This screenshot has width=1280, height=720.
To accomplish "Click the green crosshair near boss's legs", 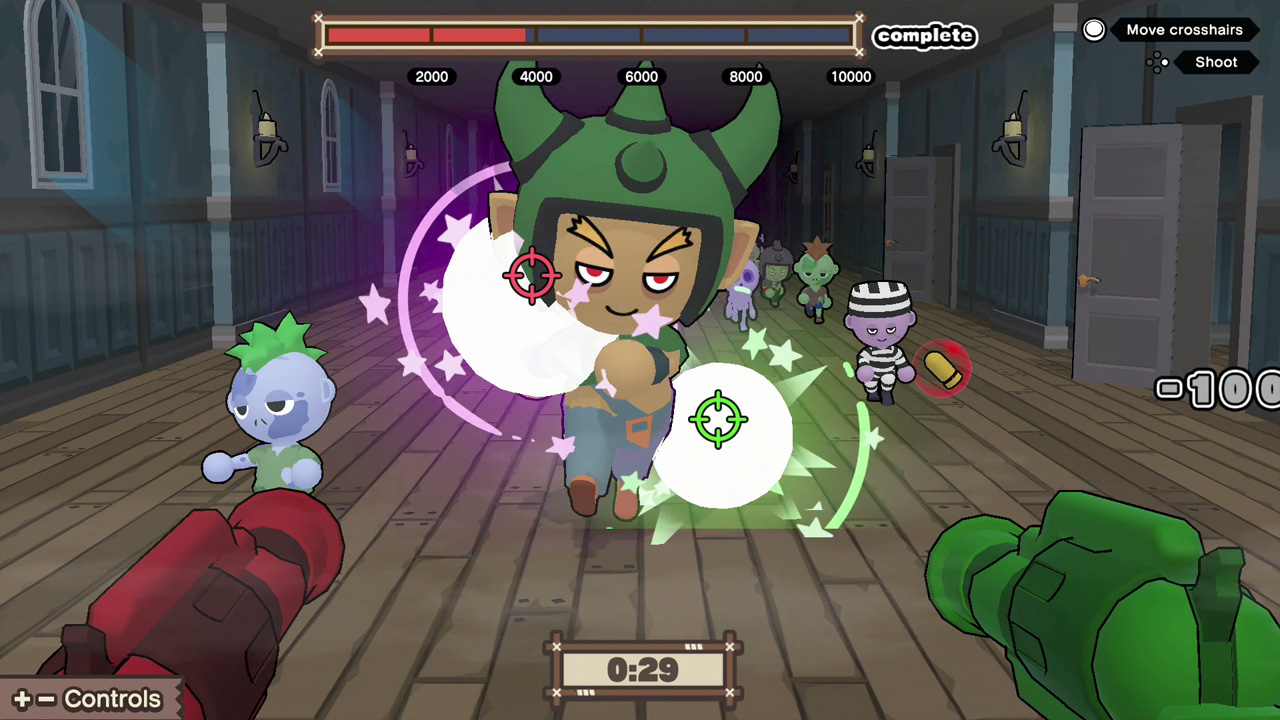I will point(719,420).
